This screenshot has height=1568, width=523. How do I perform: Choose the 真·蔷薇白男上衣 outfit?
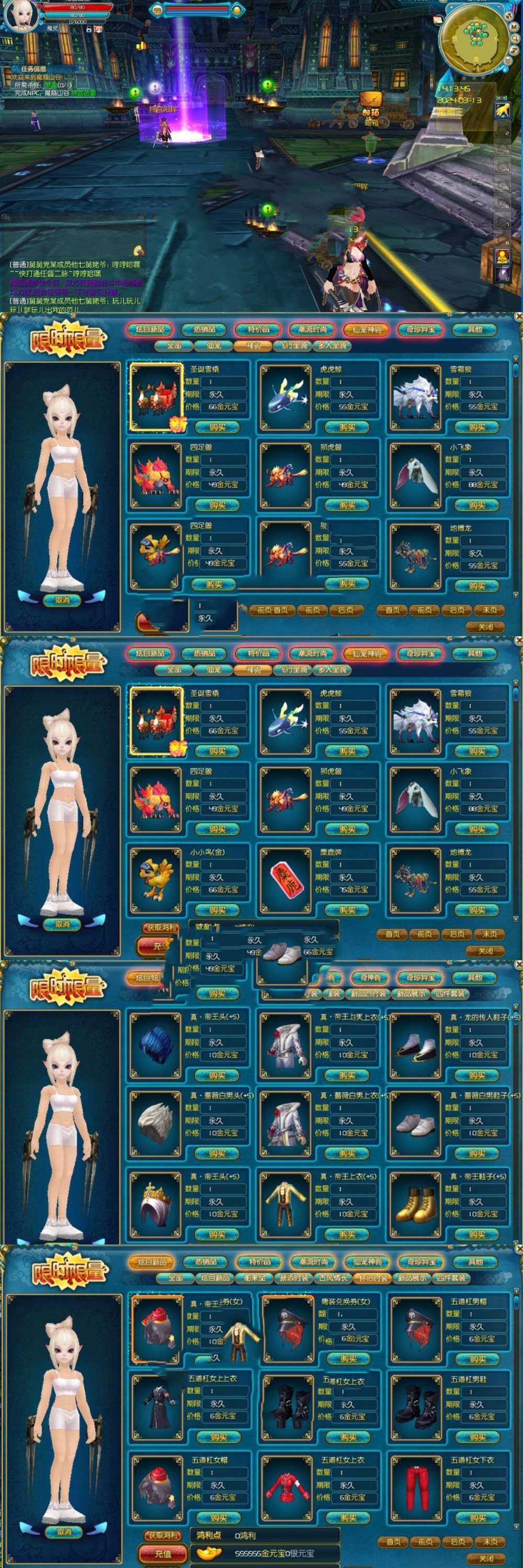[286, 1122]
